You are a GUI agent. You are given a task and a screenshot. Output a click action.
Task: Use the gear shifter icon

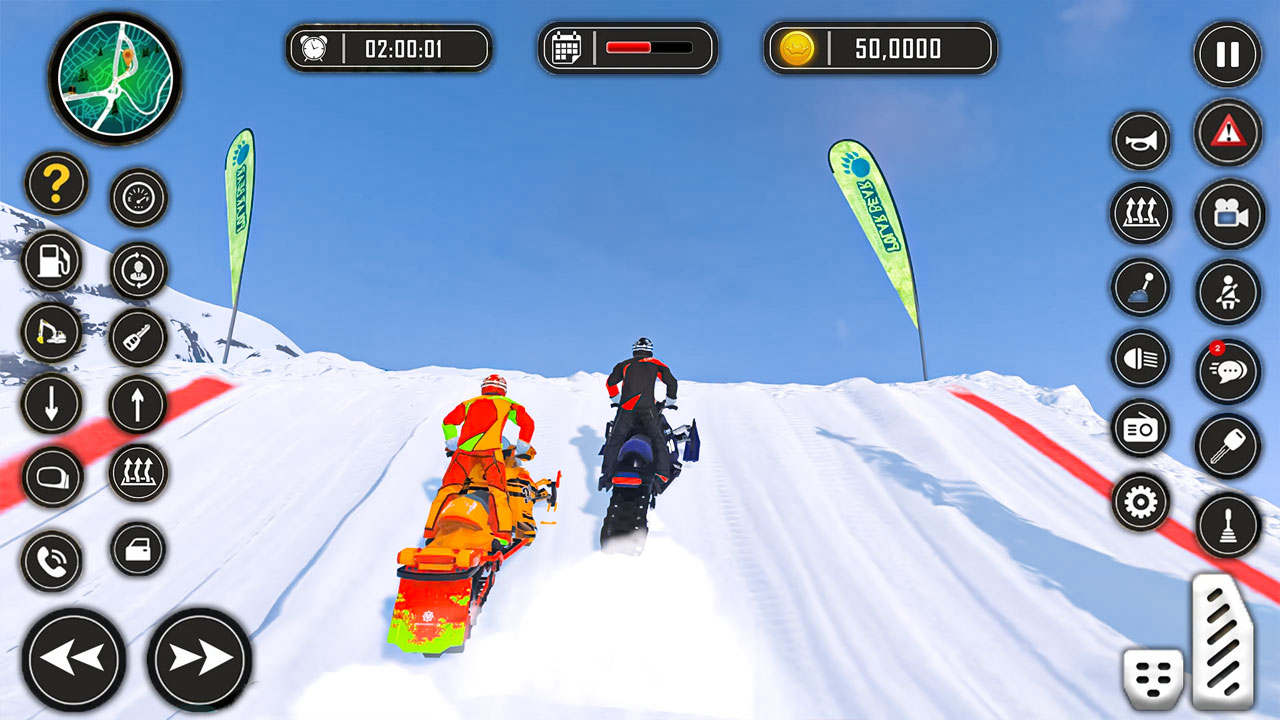[x=1140, y=286]
